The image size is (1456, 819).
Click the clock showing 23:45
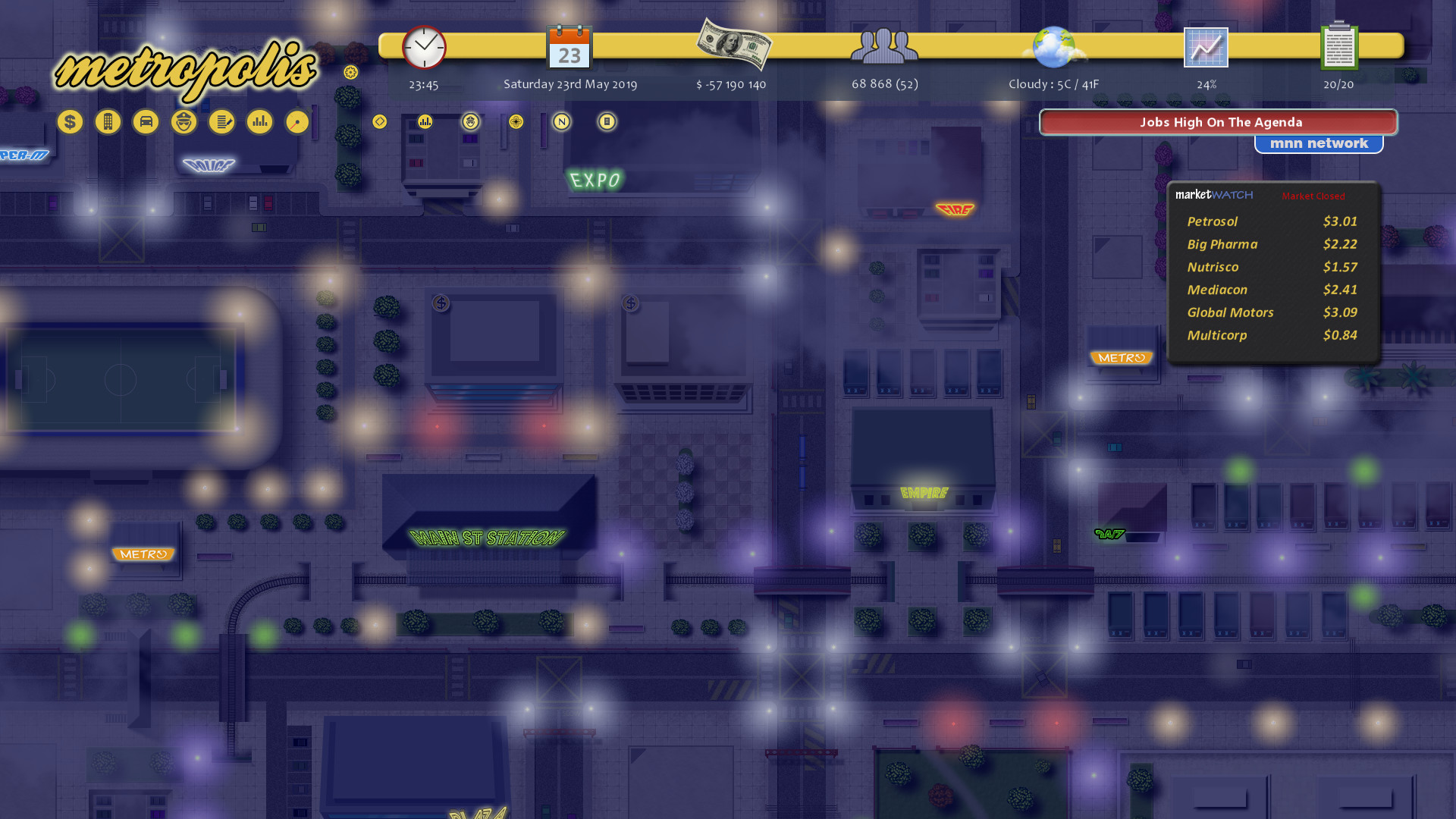coord(422,48)
